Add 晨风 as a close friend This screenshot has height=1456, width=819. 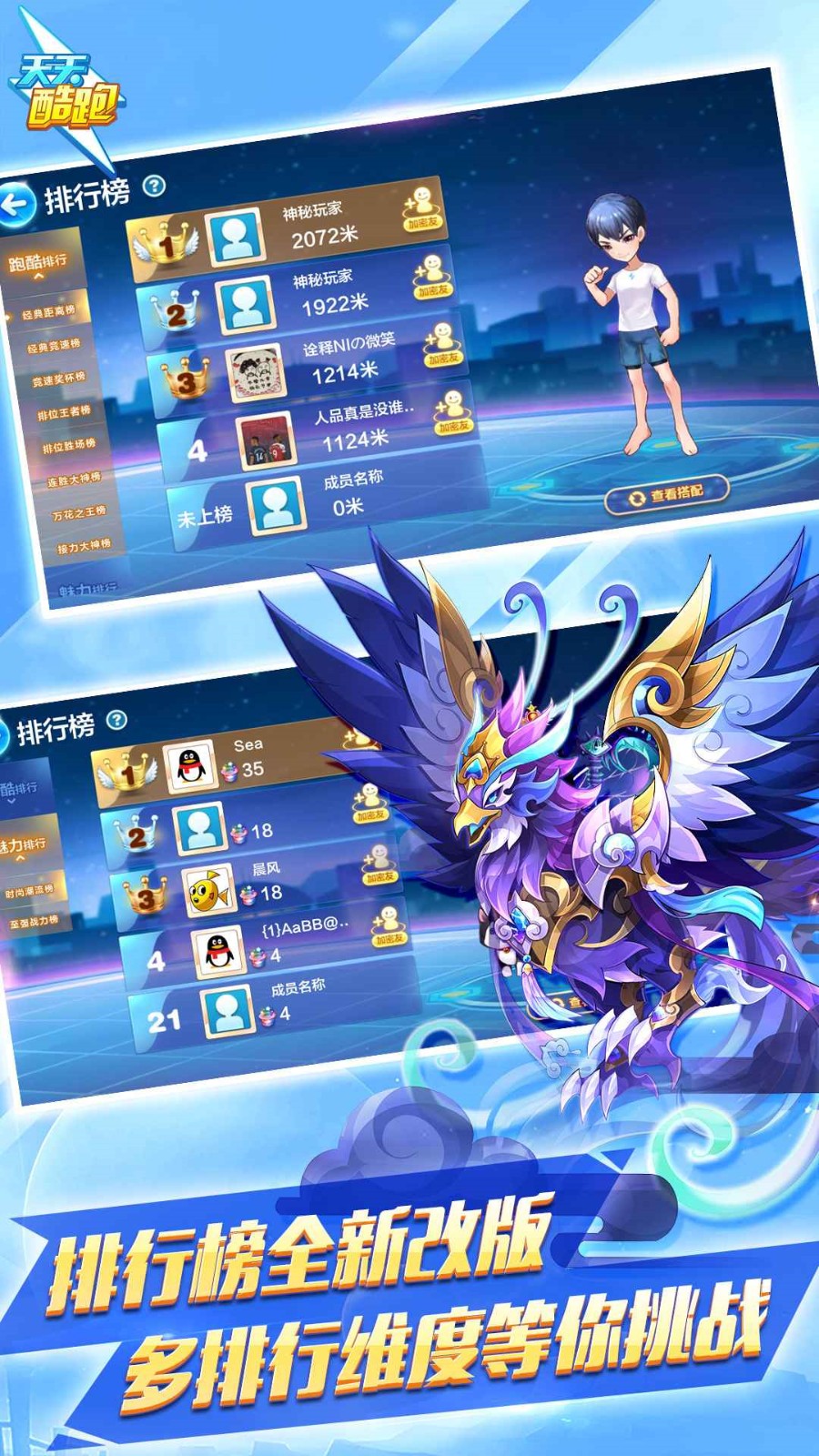point(379,865)
